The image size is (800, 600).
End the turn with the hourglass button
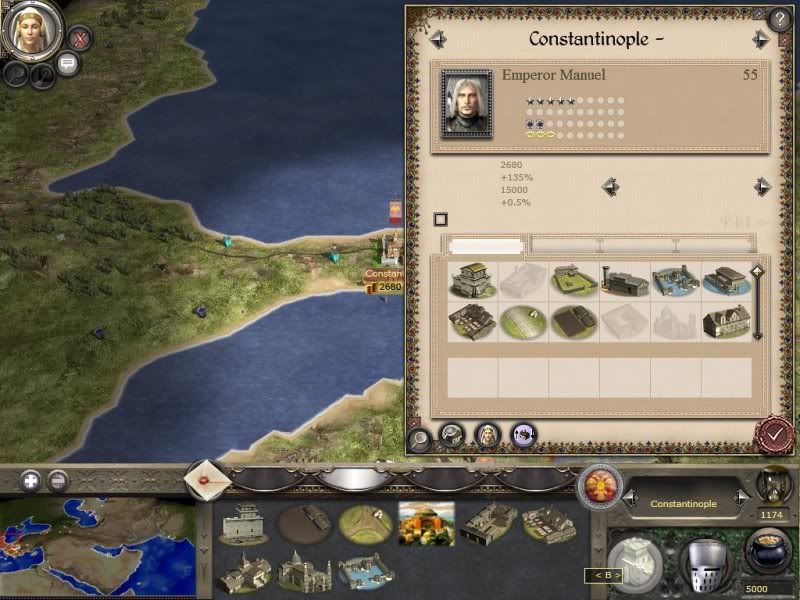[x=773, y=483]
